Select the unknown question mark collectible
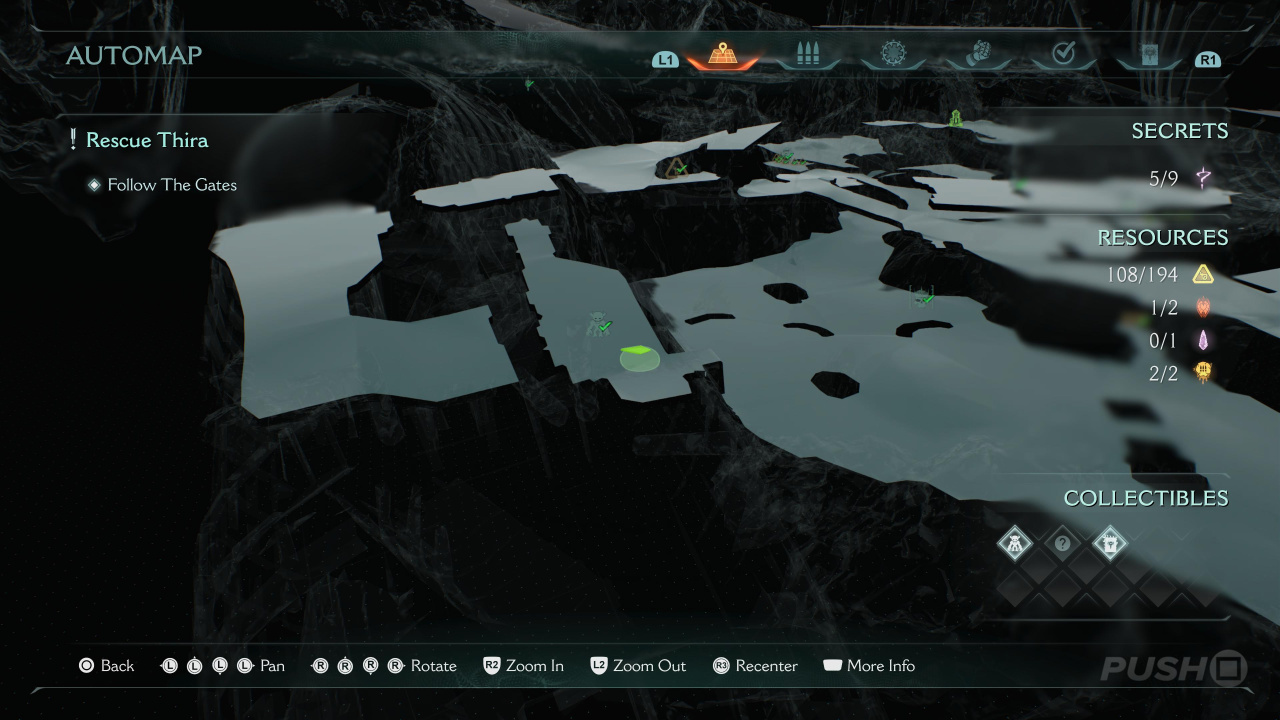1280x720 pixels. click(1063, 544)
